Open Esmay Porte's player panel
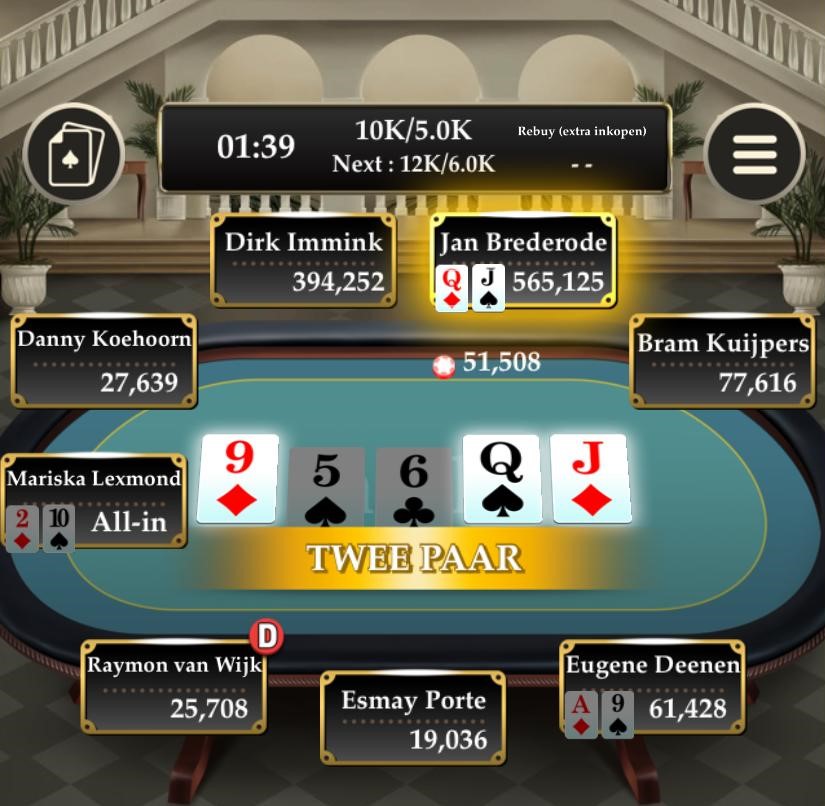 coord(413,718)
